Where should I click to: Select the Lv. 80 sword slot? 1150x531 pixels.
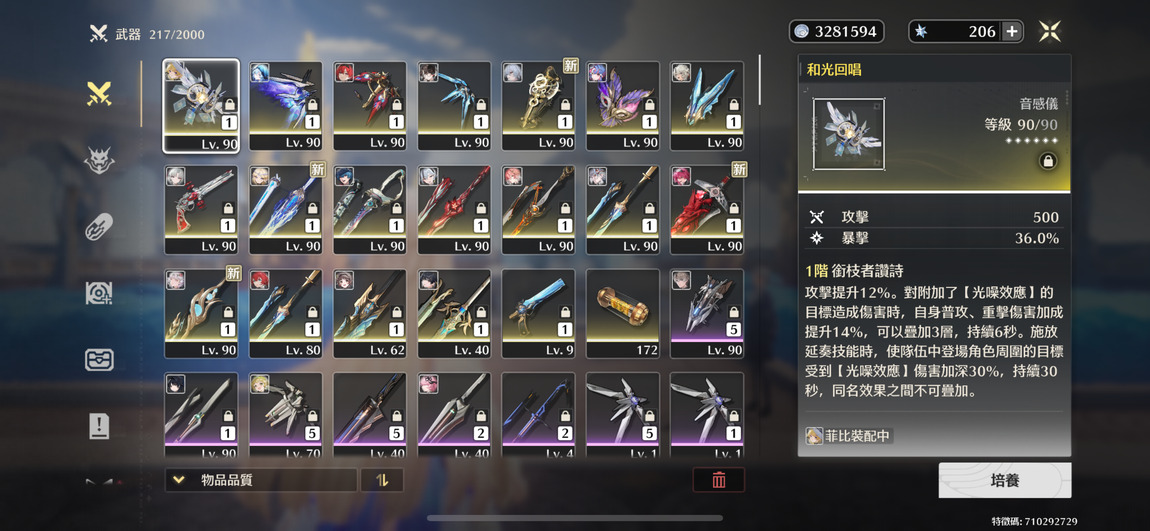286,313
